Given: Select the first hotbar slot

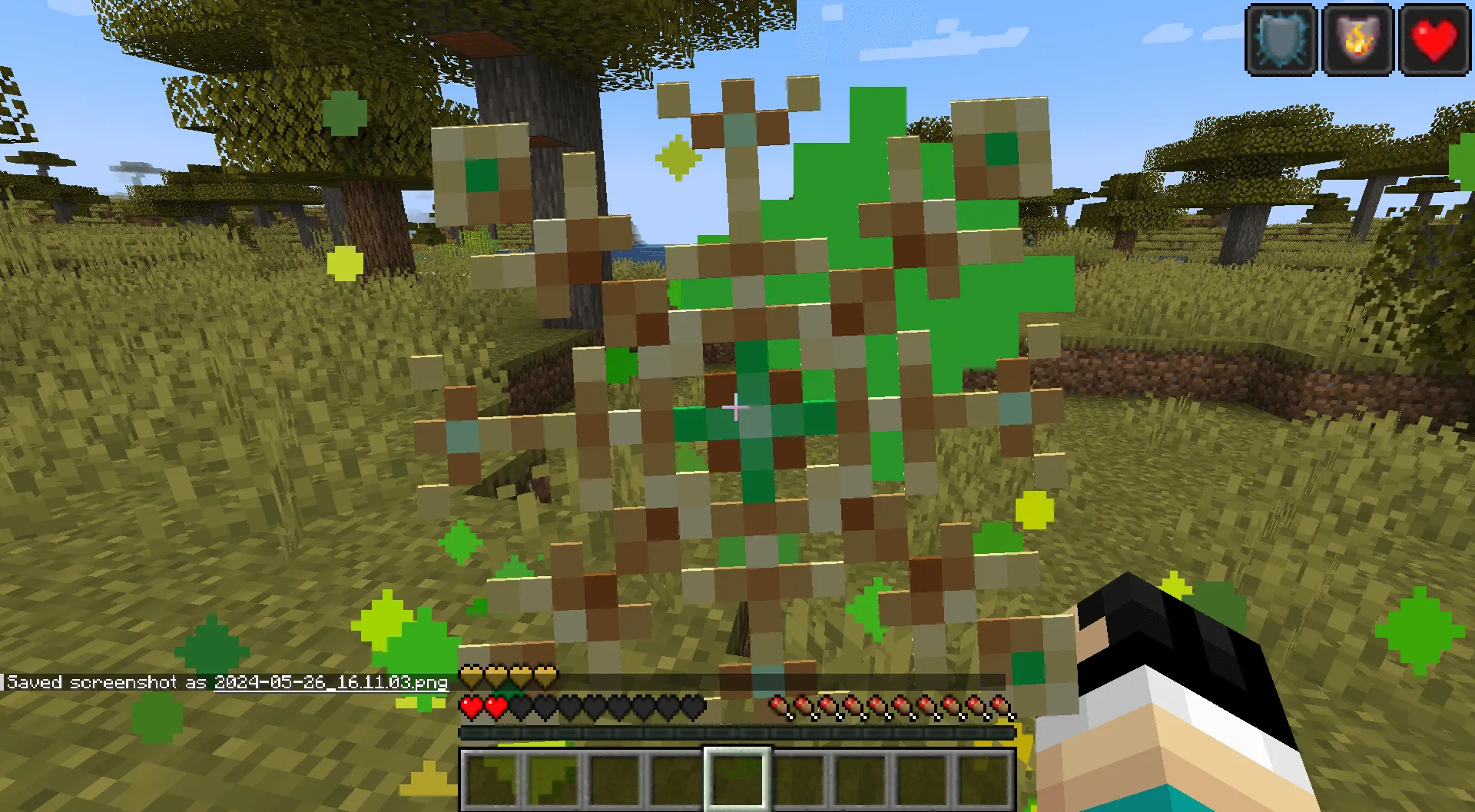Looking at the screenshot, I should (492, 778).
